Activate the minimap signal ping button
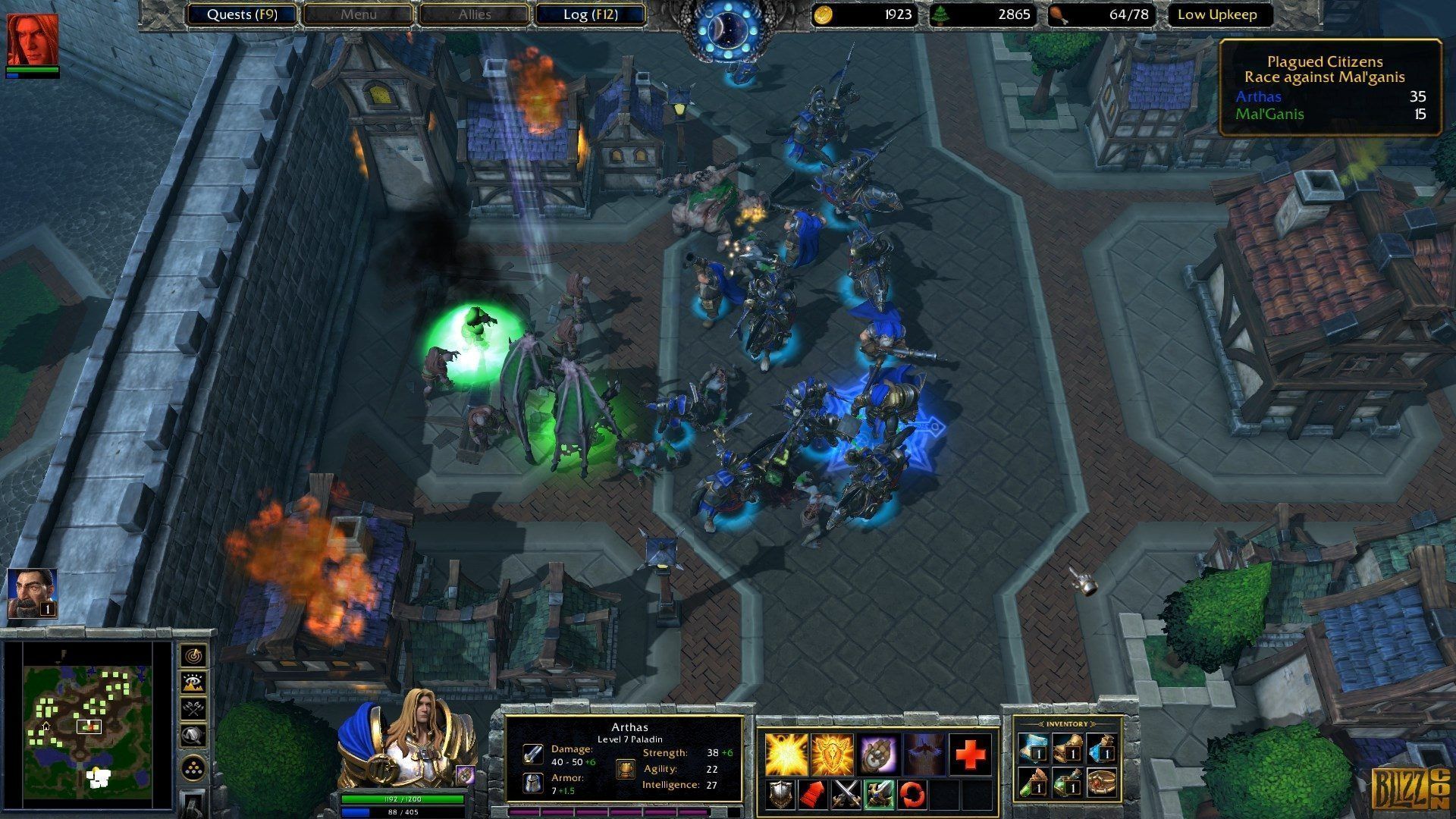Viewport: 1456px width, 819px height. tap(194, 655)
